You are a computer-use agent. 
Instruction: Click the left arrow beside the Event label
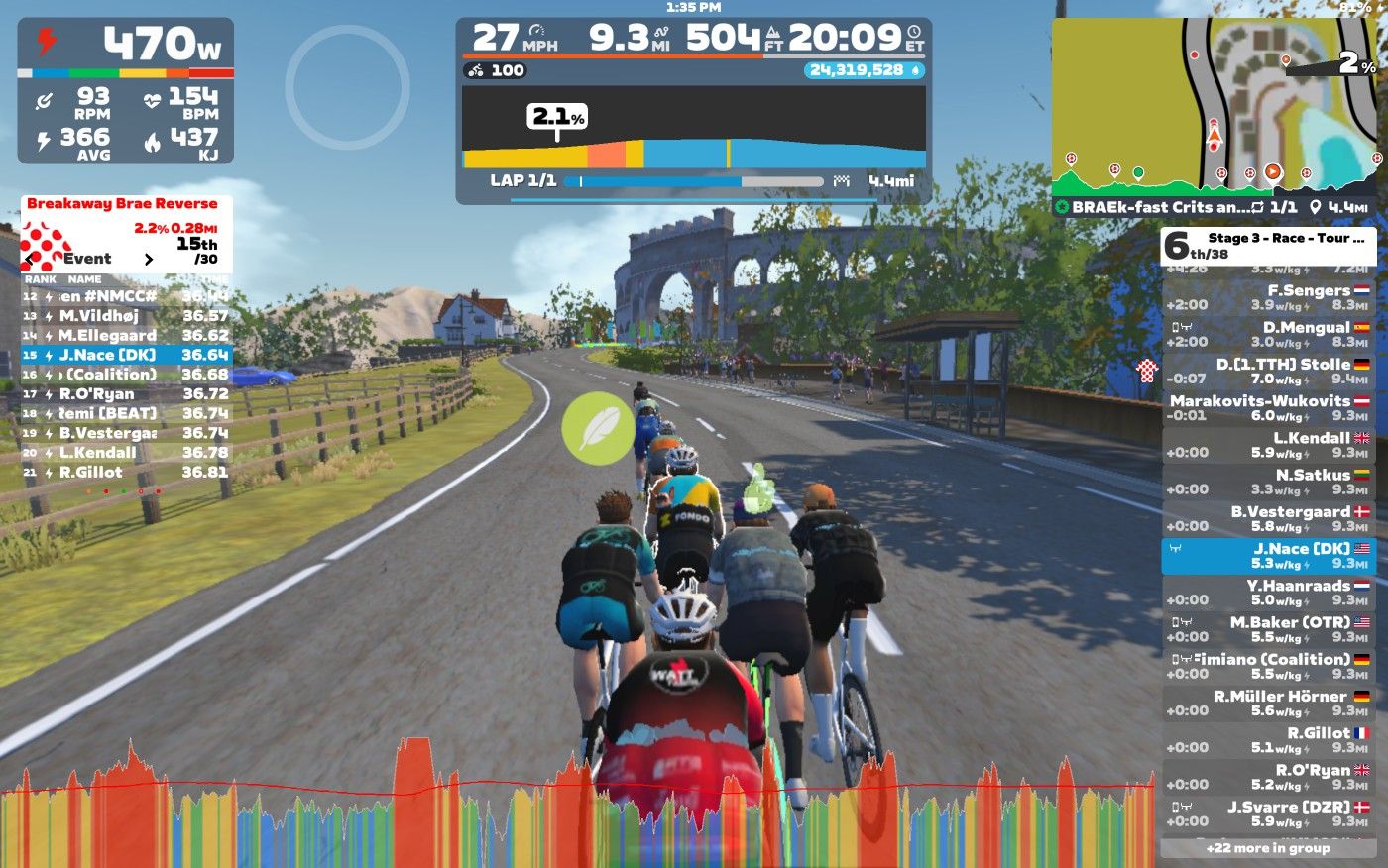pyautogui.click(x=28, y=260)
